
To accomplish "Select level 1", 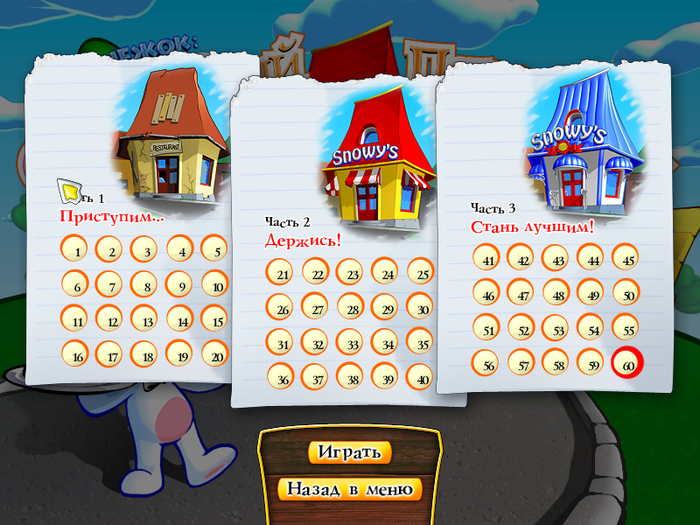I will [74, 248].
